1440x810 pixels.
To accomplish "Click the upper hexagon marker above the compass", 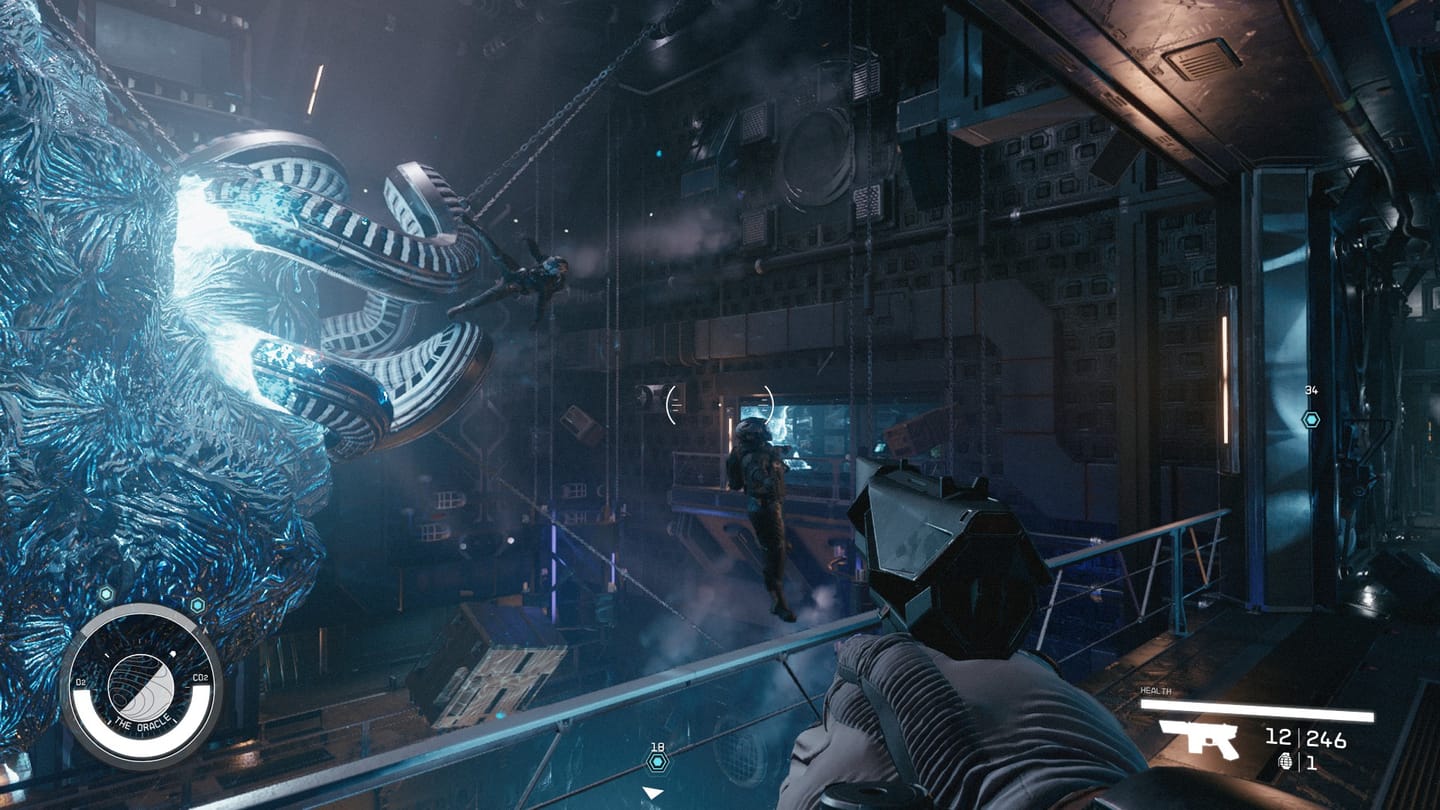I will click(106, 592).
